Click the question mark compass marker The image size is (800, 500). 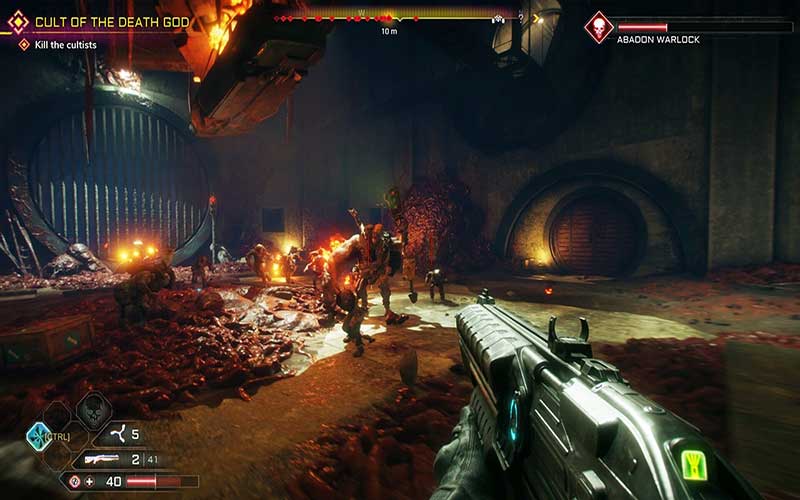(520, 18)
